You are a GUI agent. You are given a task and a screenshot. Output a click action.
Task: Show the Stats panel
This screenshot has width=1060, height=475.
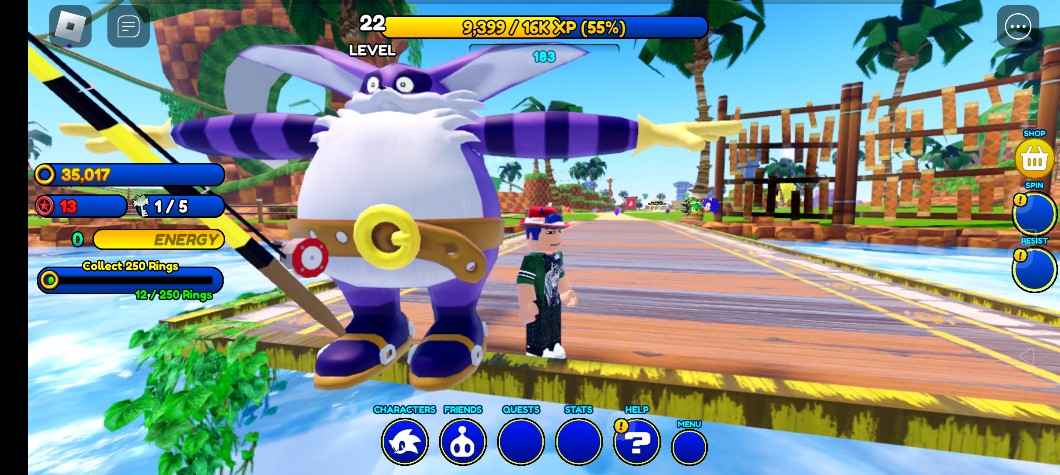pos(579,441)
